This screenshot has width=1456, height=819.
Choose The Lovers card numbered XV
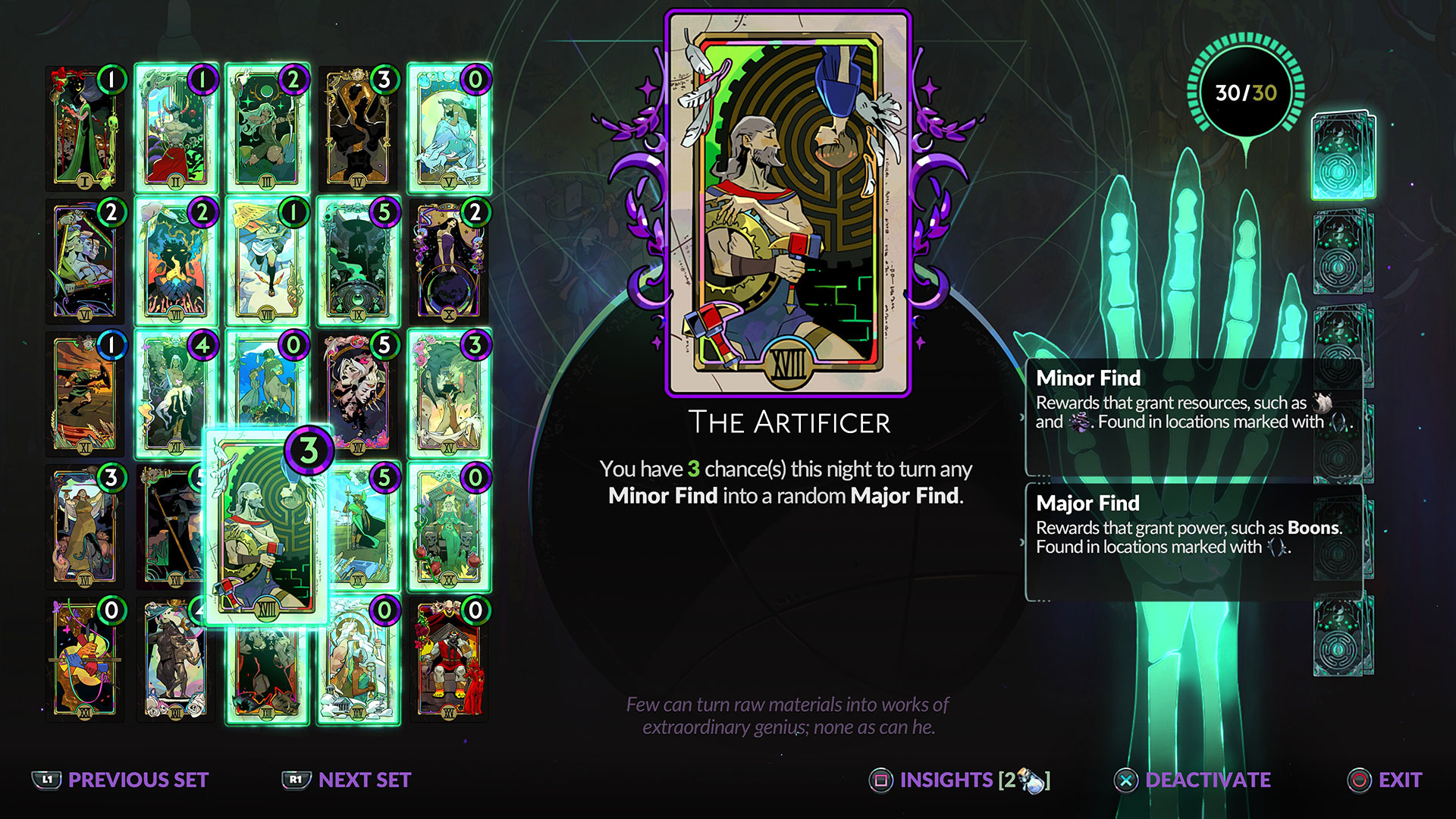click(x=449, y=394)
